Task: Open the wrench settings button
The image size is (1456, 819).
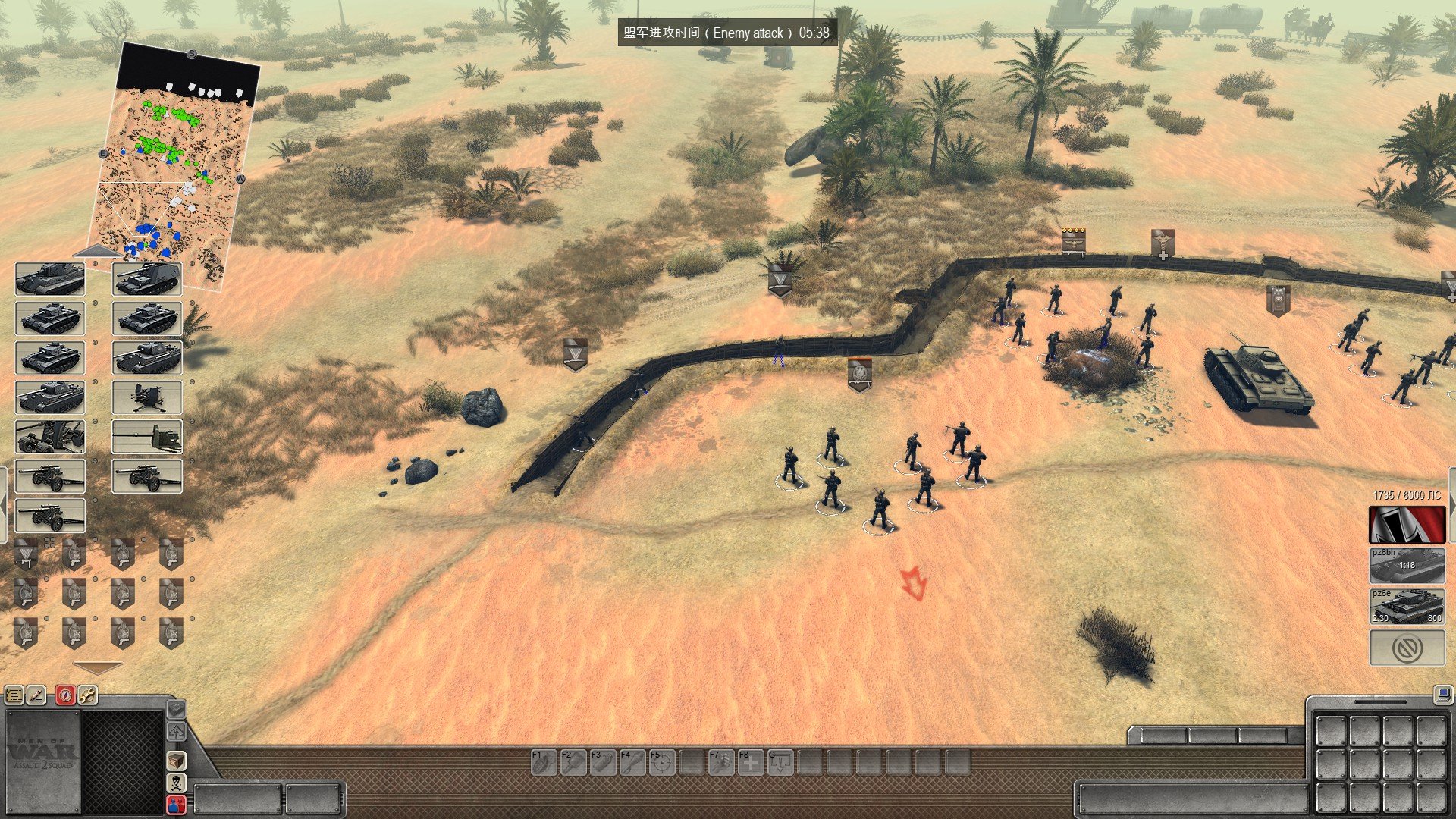Action: [x=88, y=695]
